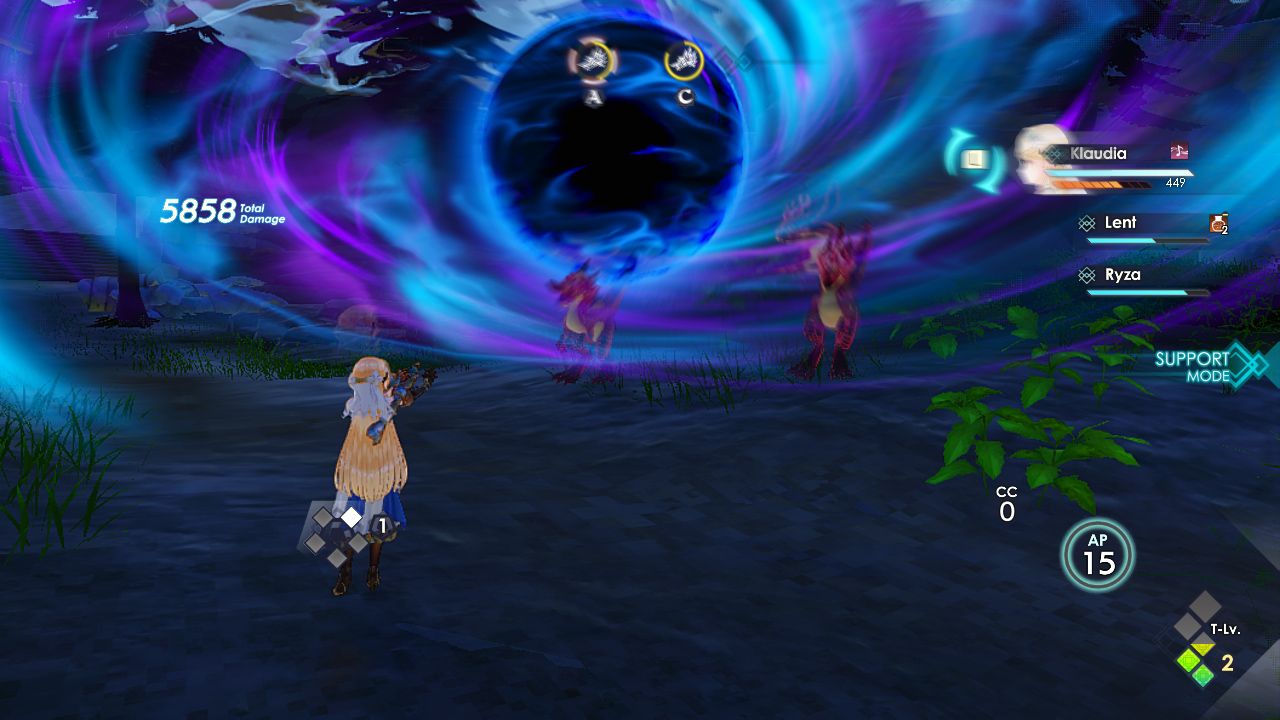Click the turn-order swap icon left of Klaudia's portrait
Screen dimensions: 1280x720
click(973, 157)
